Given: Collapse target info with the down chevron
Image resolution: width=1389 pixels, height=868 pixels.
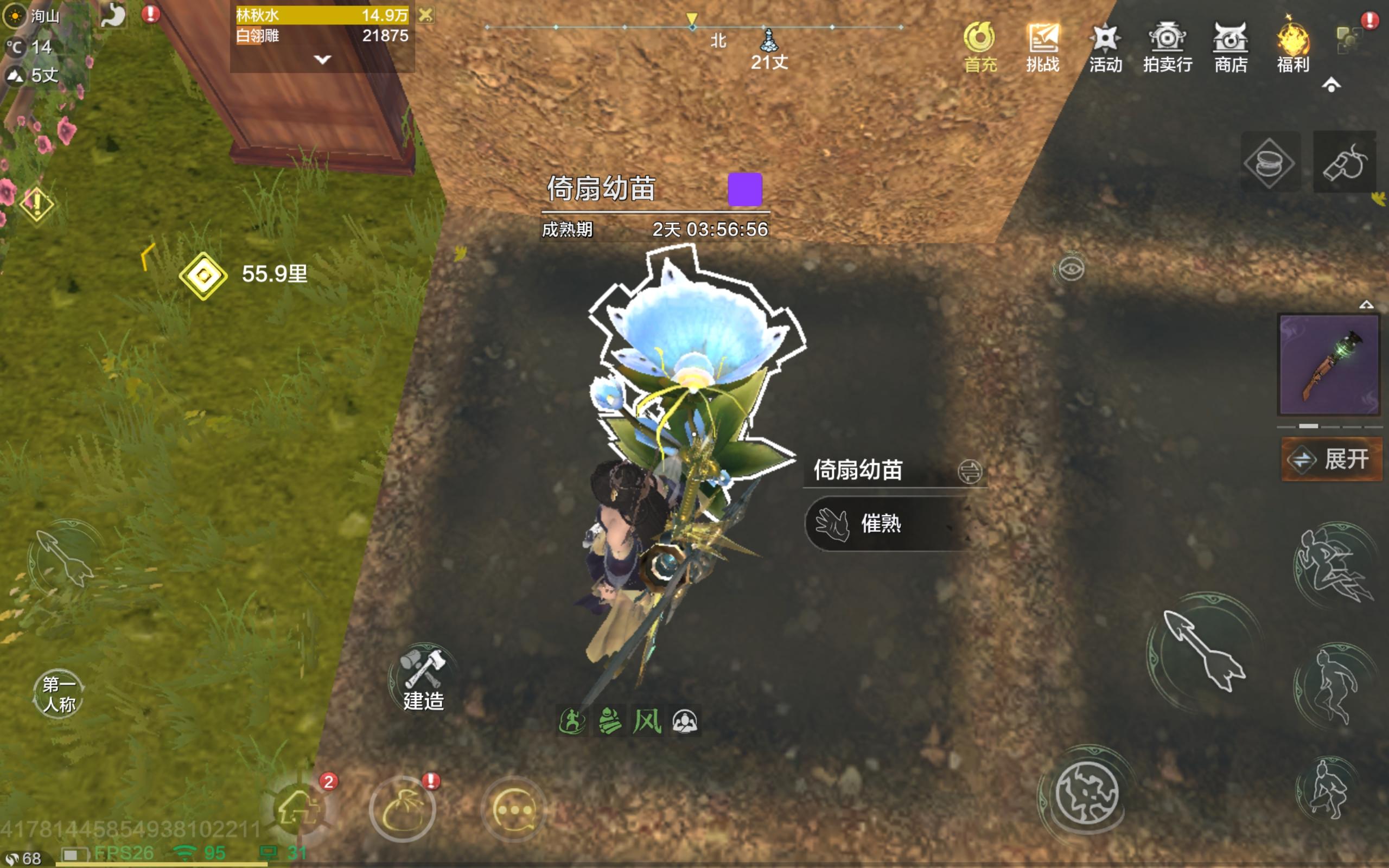Looking at the screenshot, I should [323, 59].
